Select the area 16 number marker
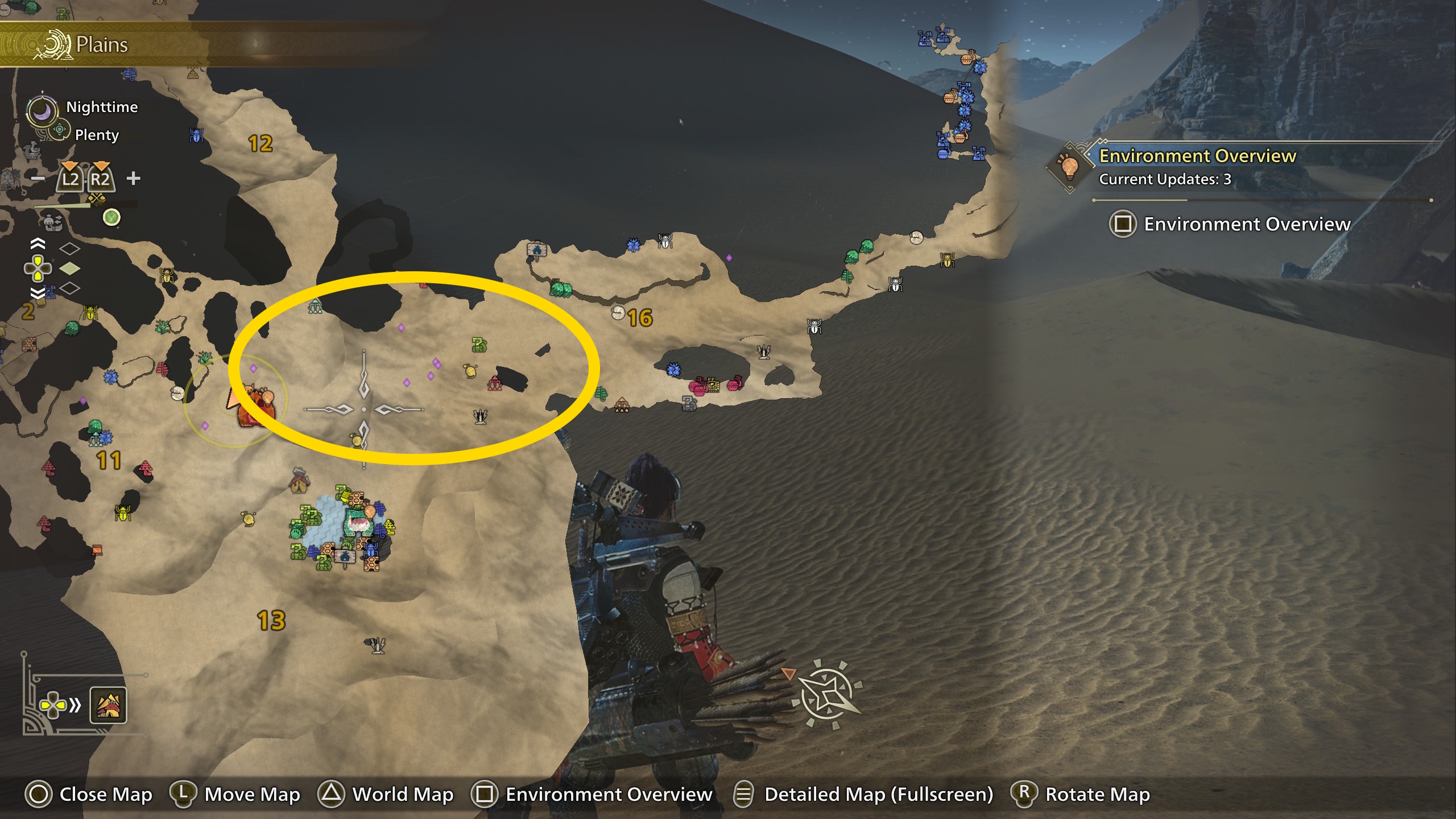1456x819 pixels. pos(640,318)
